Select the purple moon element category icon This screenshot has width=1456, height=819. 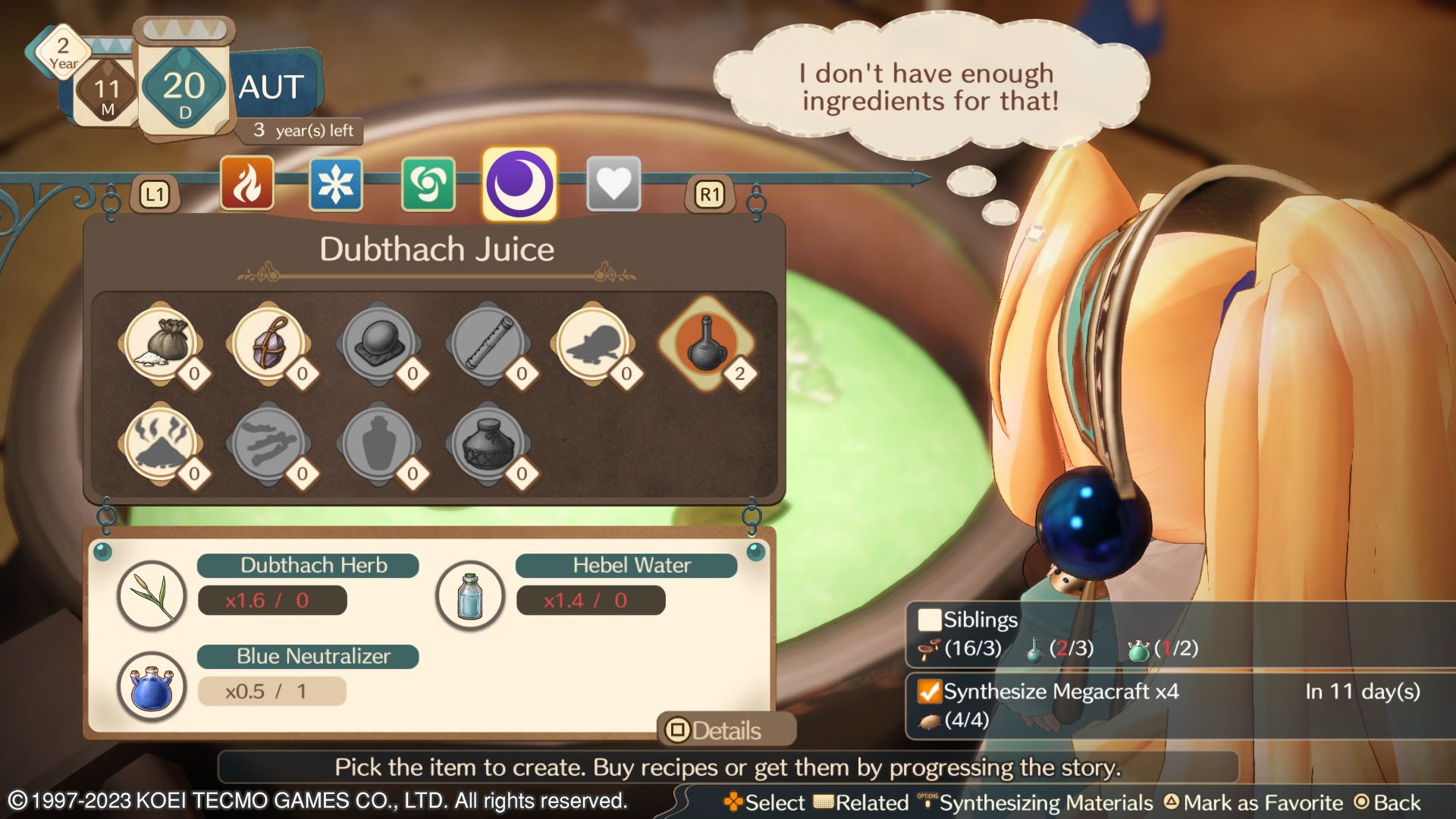point(519,184)
